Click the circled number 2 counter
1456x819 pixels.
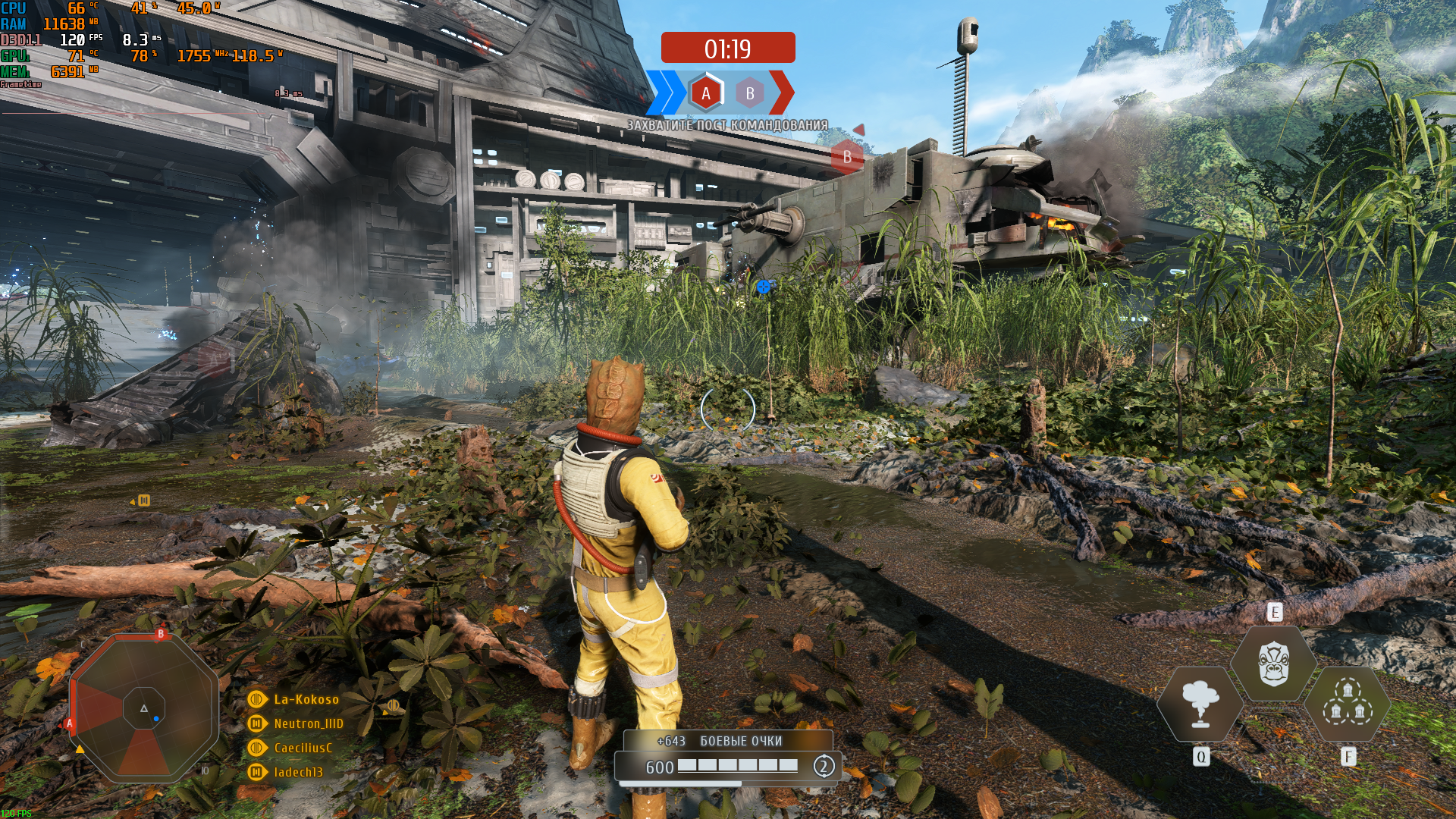[824, 766]
